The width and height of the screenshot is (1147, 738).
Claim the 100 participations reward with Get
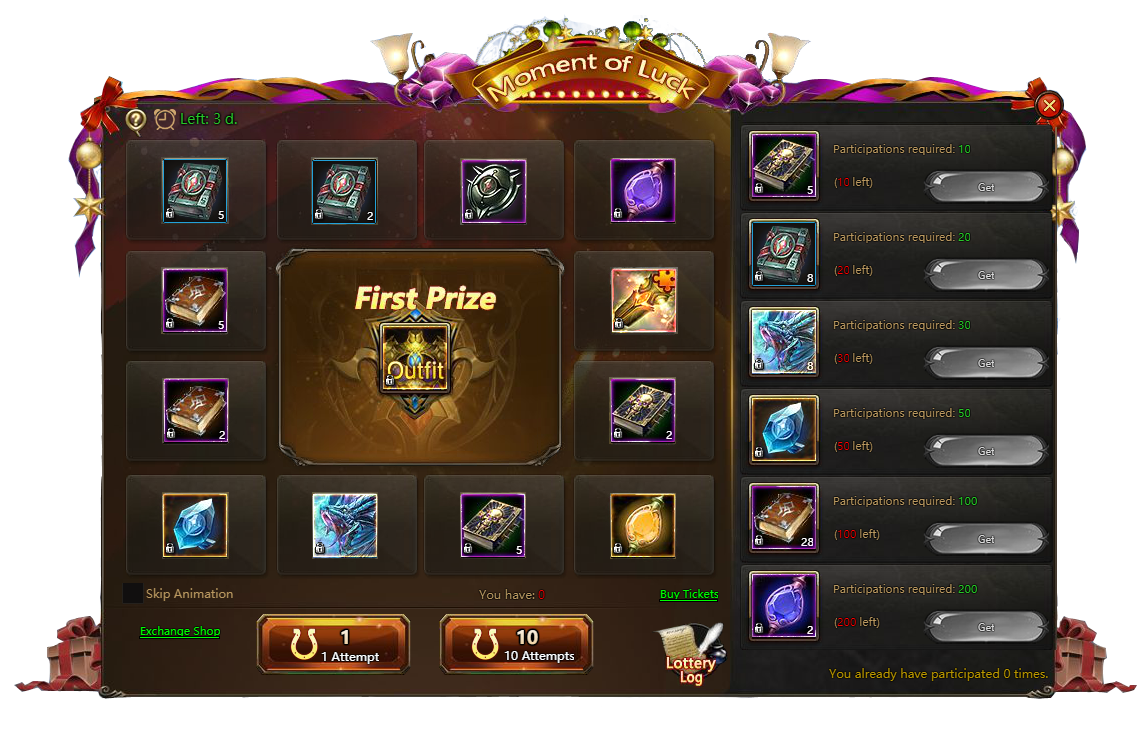(986, 539)
